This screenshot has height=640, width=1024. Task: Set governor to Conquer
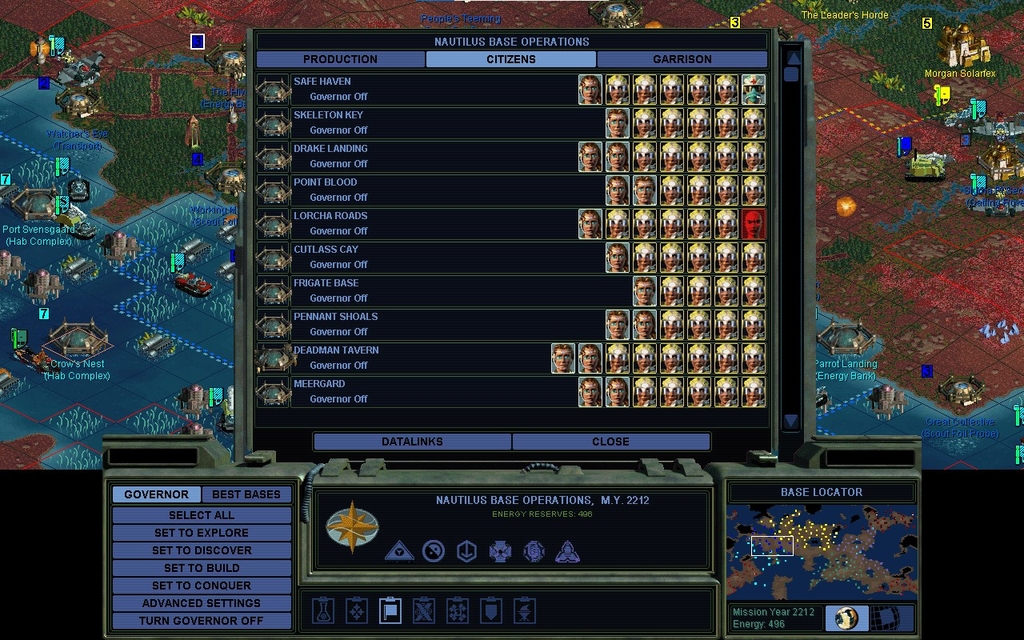(201, 585)
